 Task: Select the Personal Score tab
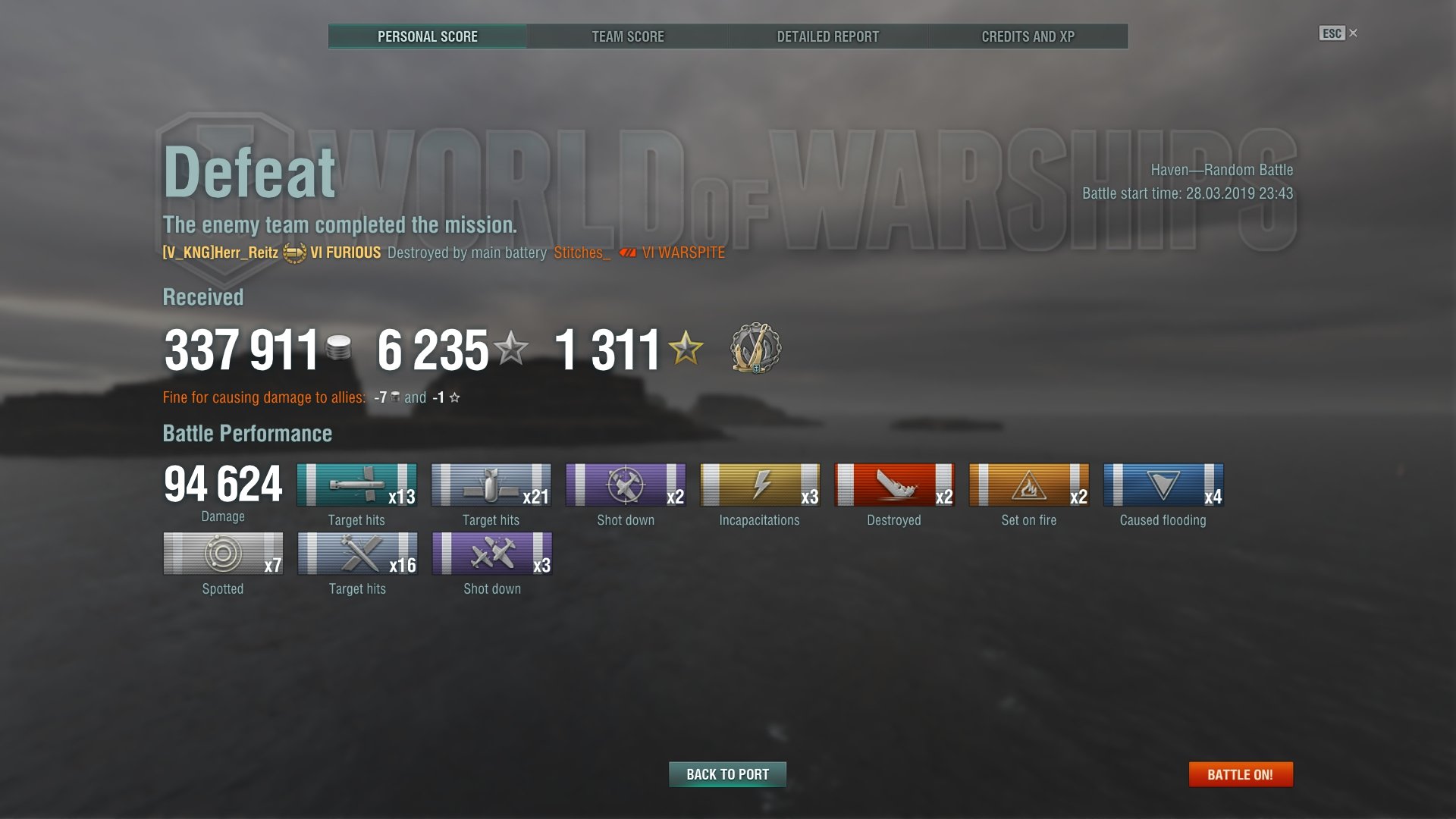[x=428, y=36]
